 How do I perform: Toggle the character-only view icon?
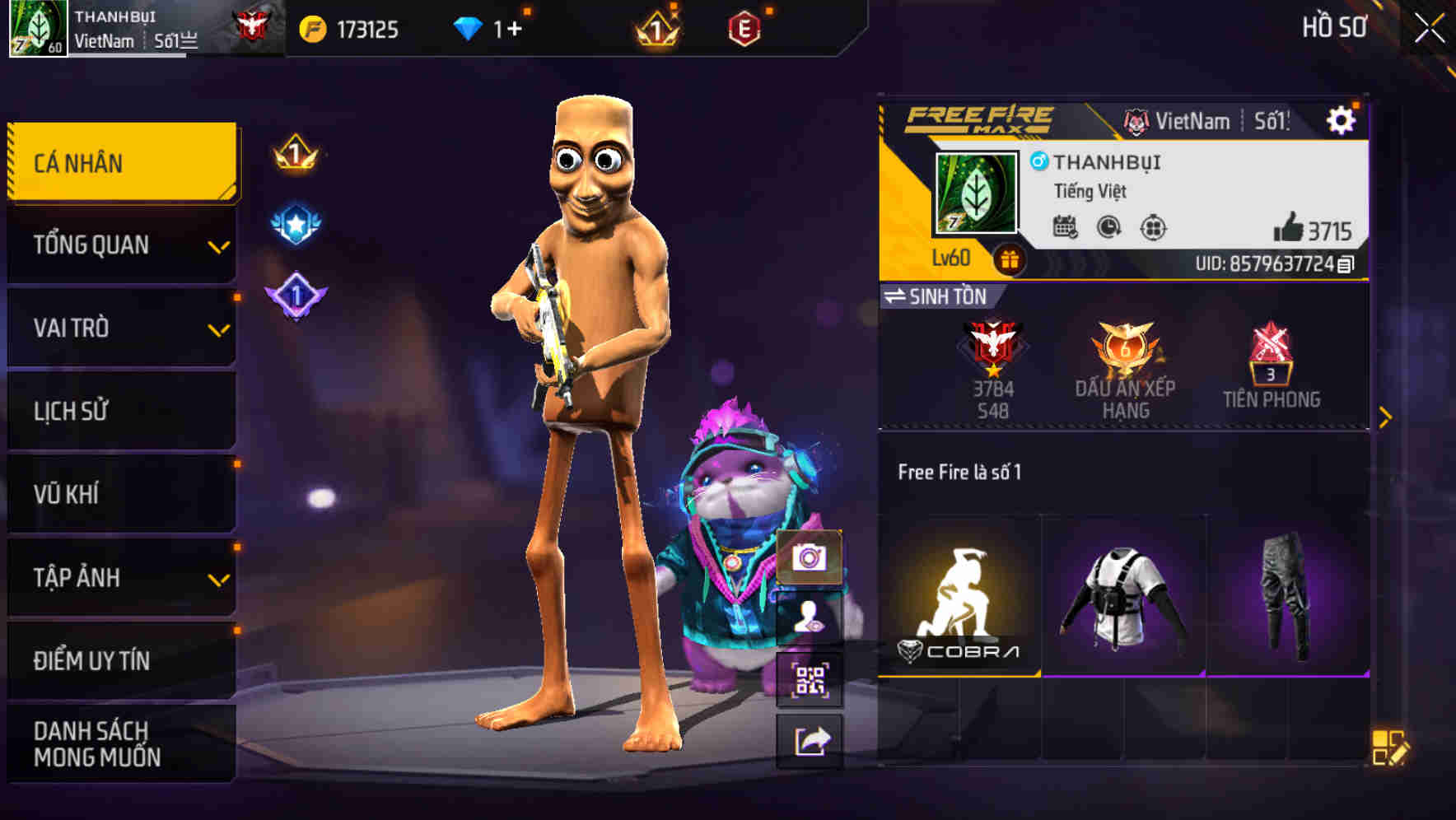point(810,617)
